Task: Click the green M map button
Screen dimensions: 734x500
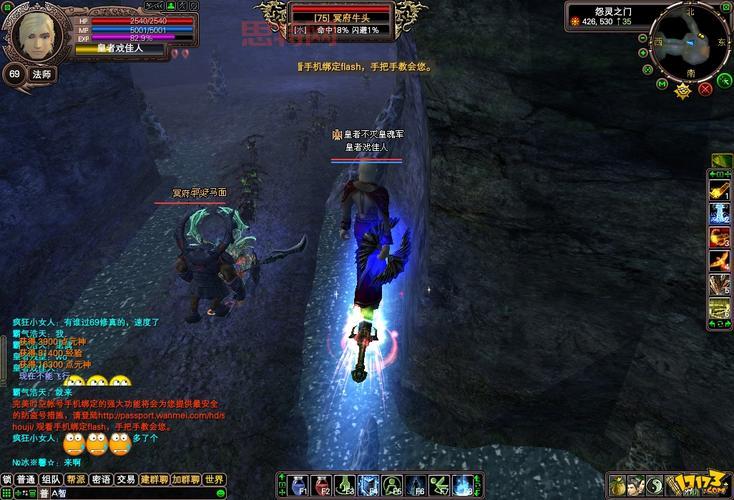Action: pos(661,84)
